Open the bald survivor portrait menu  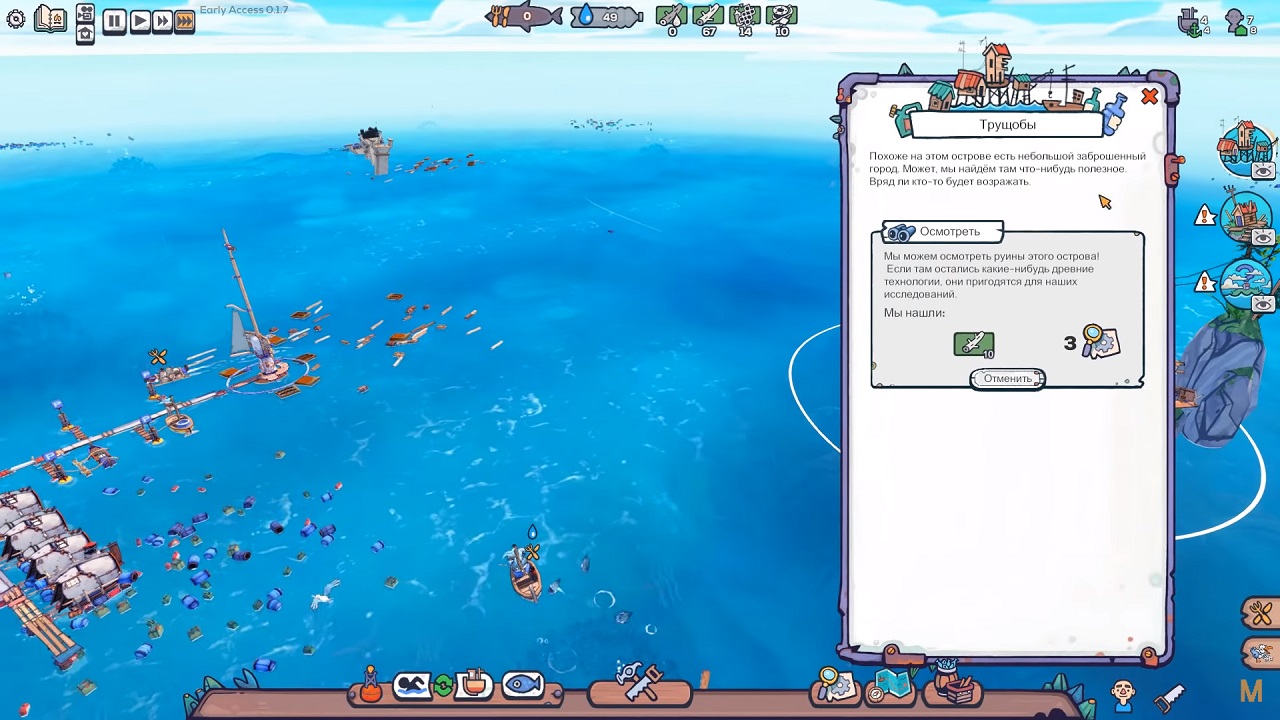(x=1123, y=693)
